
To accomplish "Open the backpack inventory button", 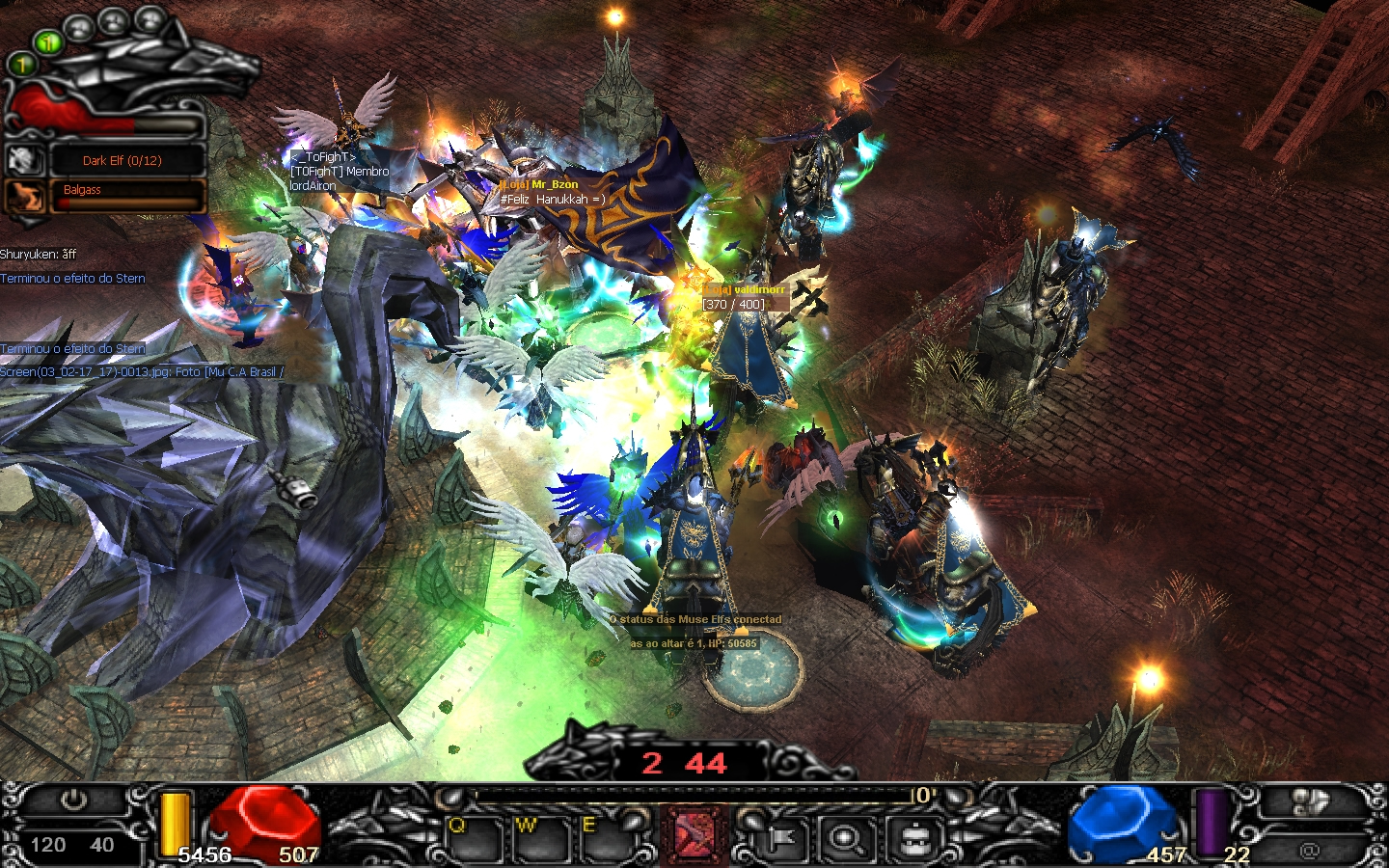I will tap(912, 840).
